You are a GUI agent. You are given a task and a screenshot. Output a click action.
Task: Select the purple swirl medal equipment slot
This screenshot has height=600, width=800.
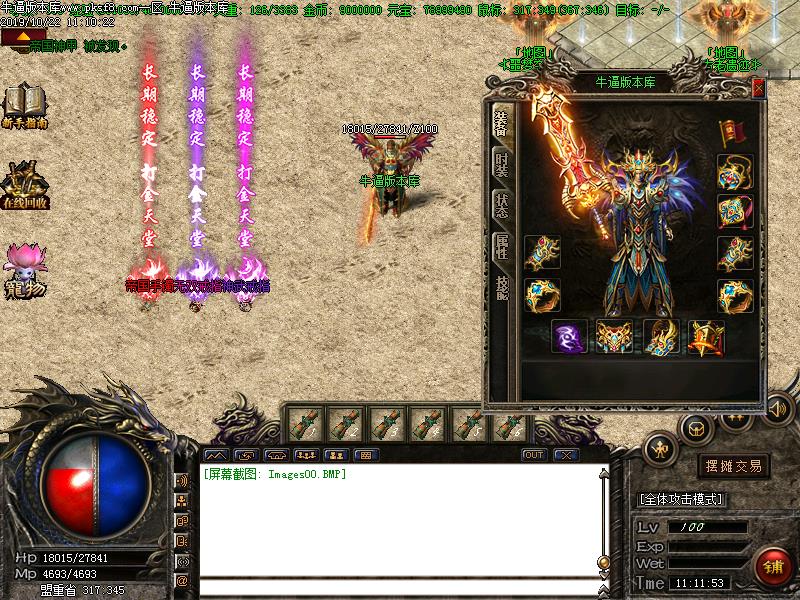click(570, 337)
